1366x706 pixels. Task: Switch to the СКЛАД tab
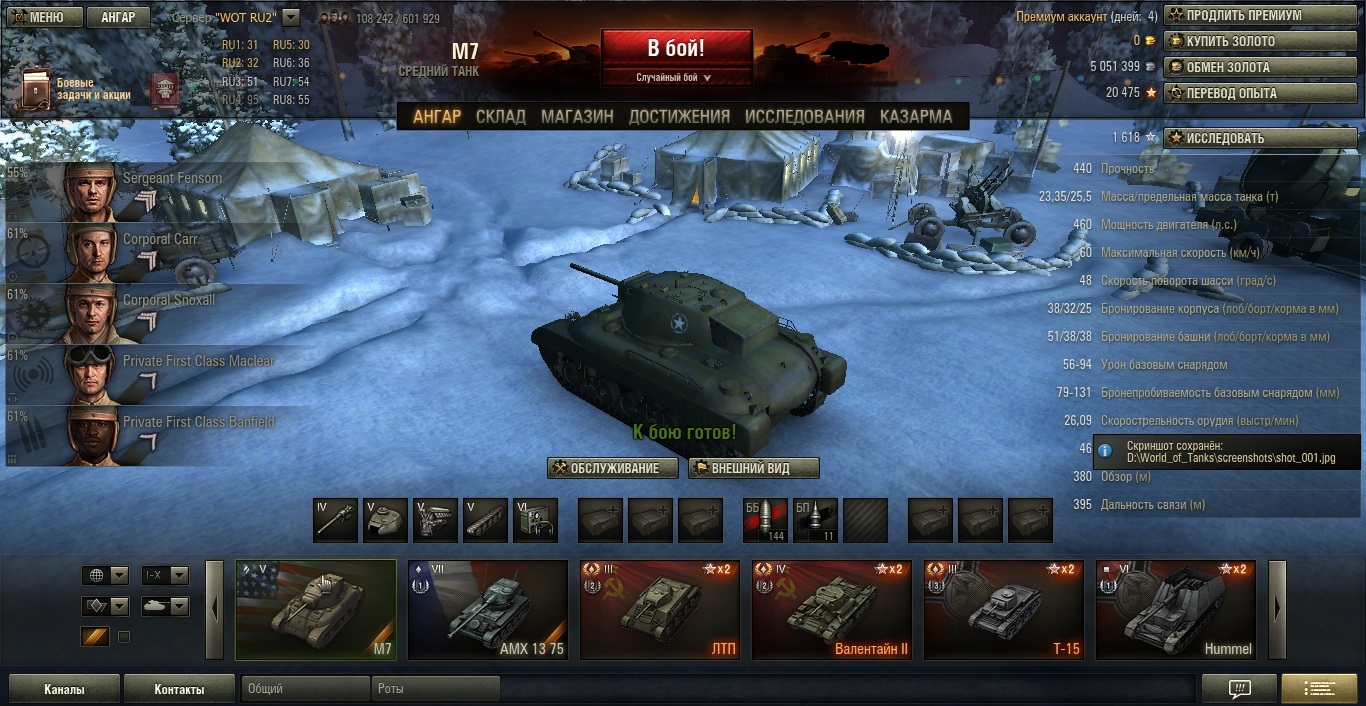pyautogui.click(x=500, y=116)
